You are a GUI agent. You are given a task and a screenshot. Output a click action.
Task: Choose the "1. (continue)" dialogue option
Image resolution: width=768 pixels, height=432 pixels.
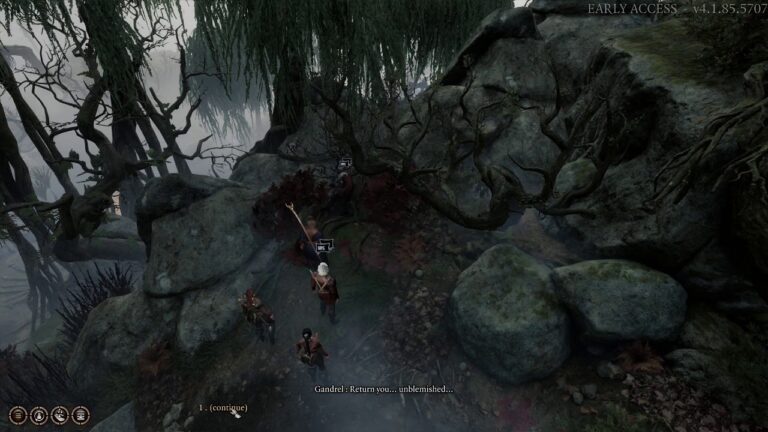[x=223, y=408]
